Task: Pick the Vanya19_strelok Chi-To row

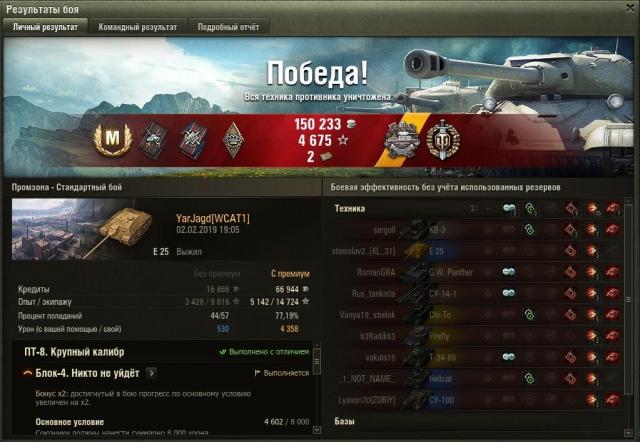Action: (x=470, y=314)
